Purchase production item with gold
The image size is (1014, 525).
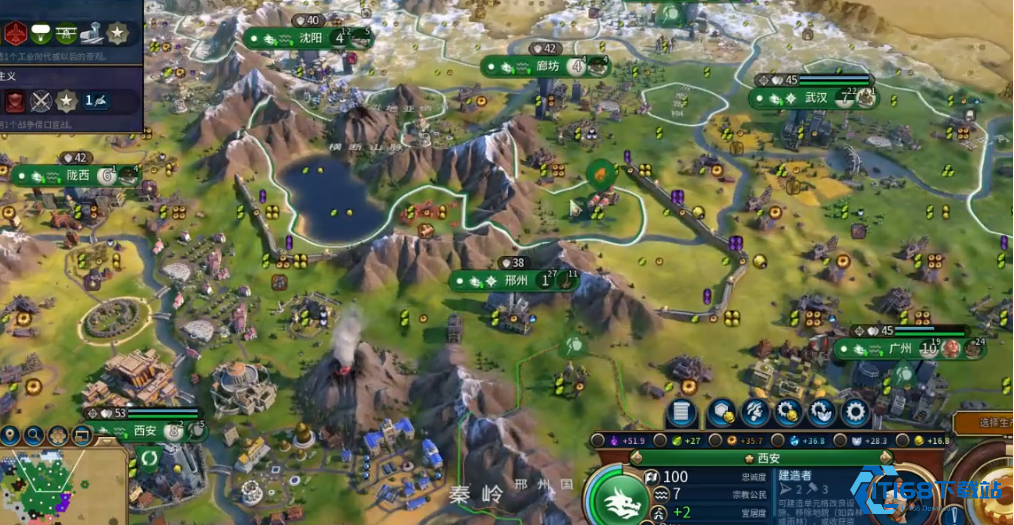click(788, 412)
